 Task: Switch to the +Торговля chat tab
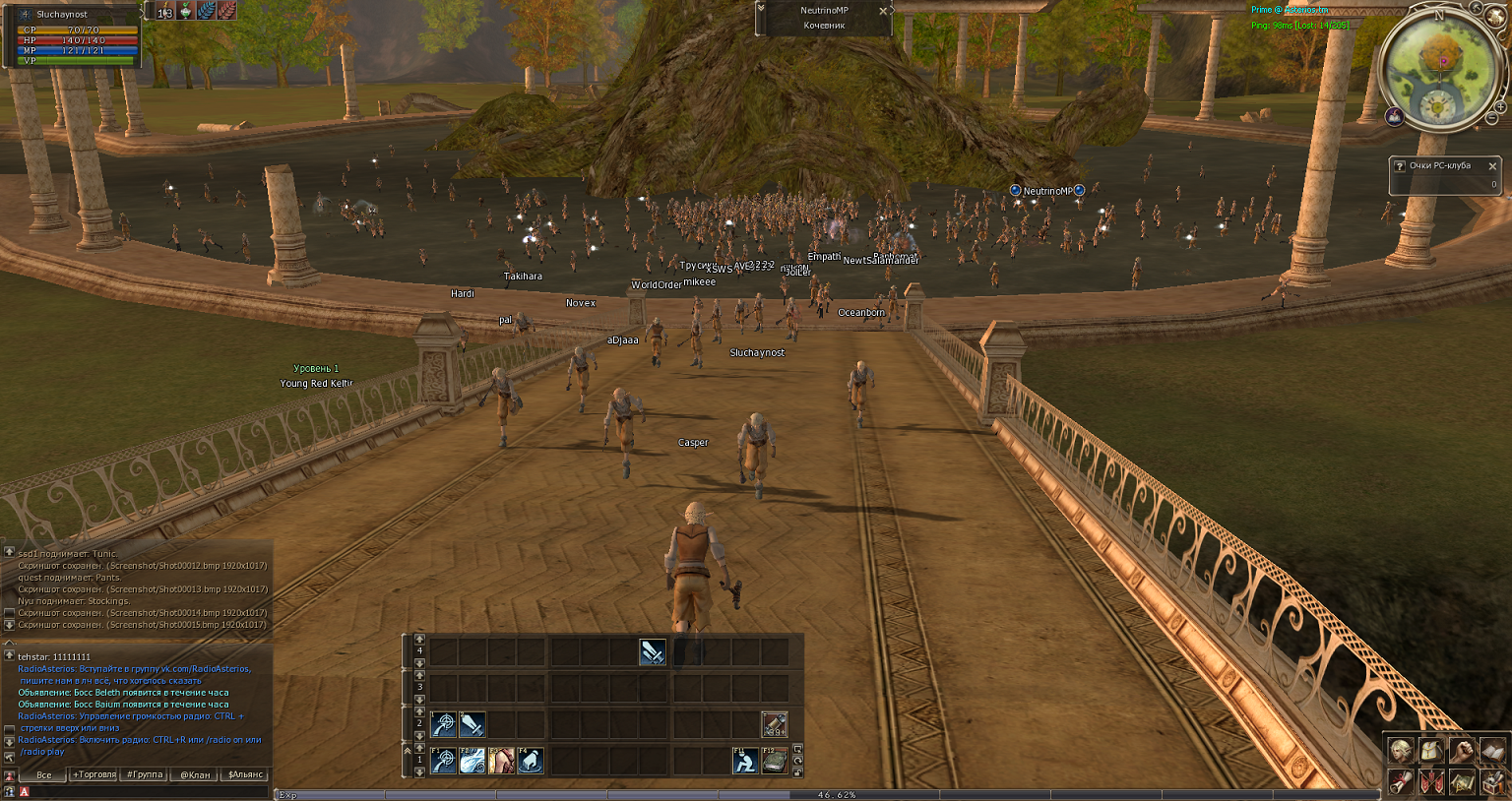94,774
